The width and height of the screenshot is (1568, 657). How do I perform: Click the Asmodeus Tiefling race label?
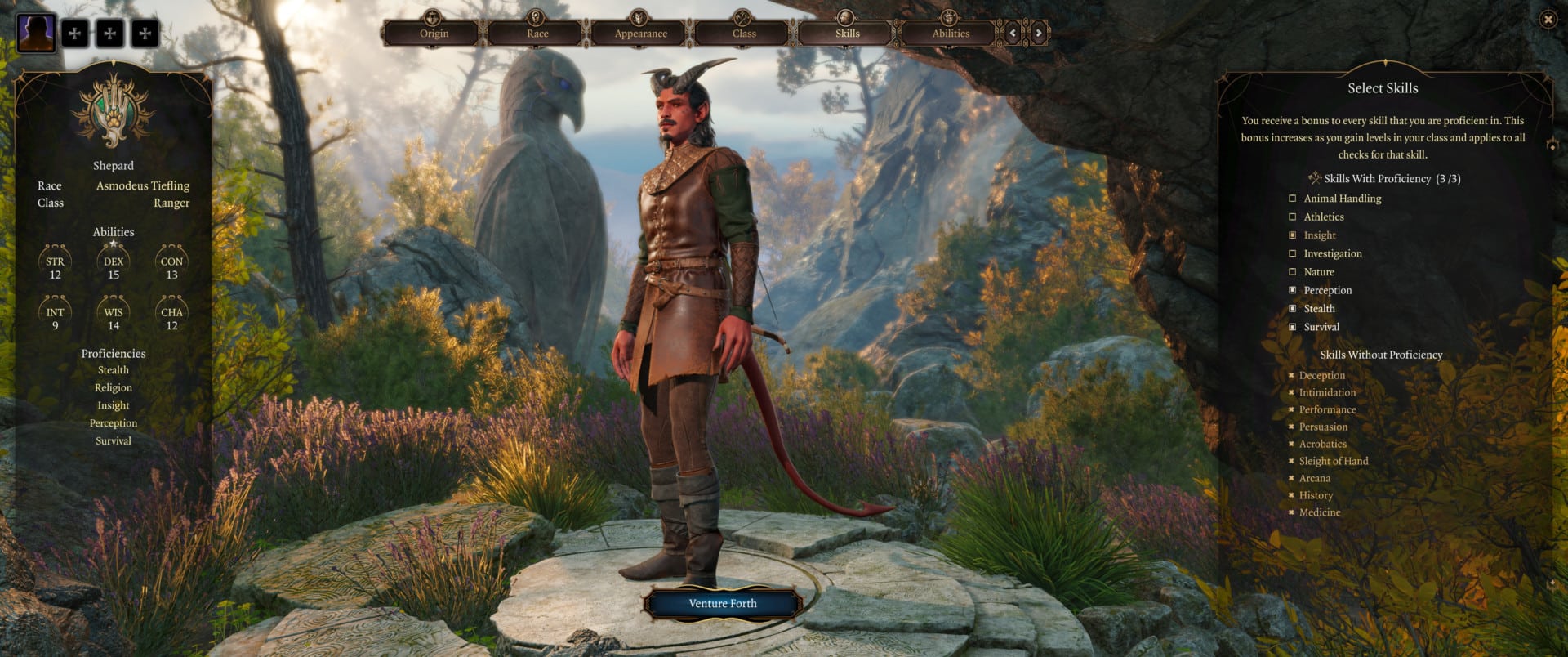(142, 185)
